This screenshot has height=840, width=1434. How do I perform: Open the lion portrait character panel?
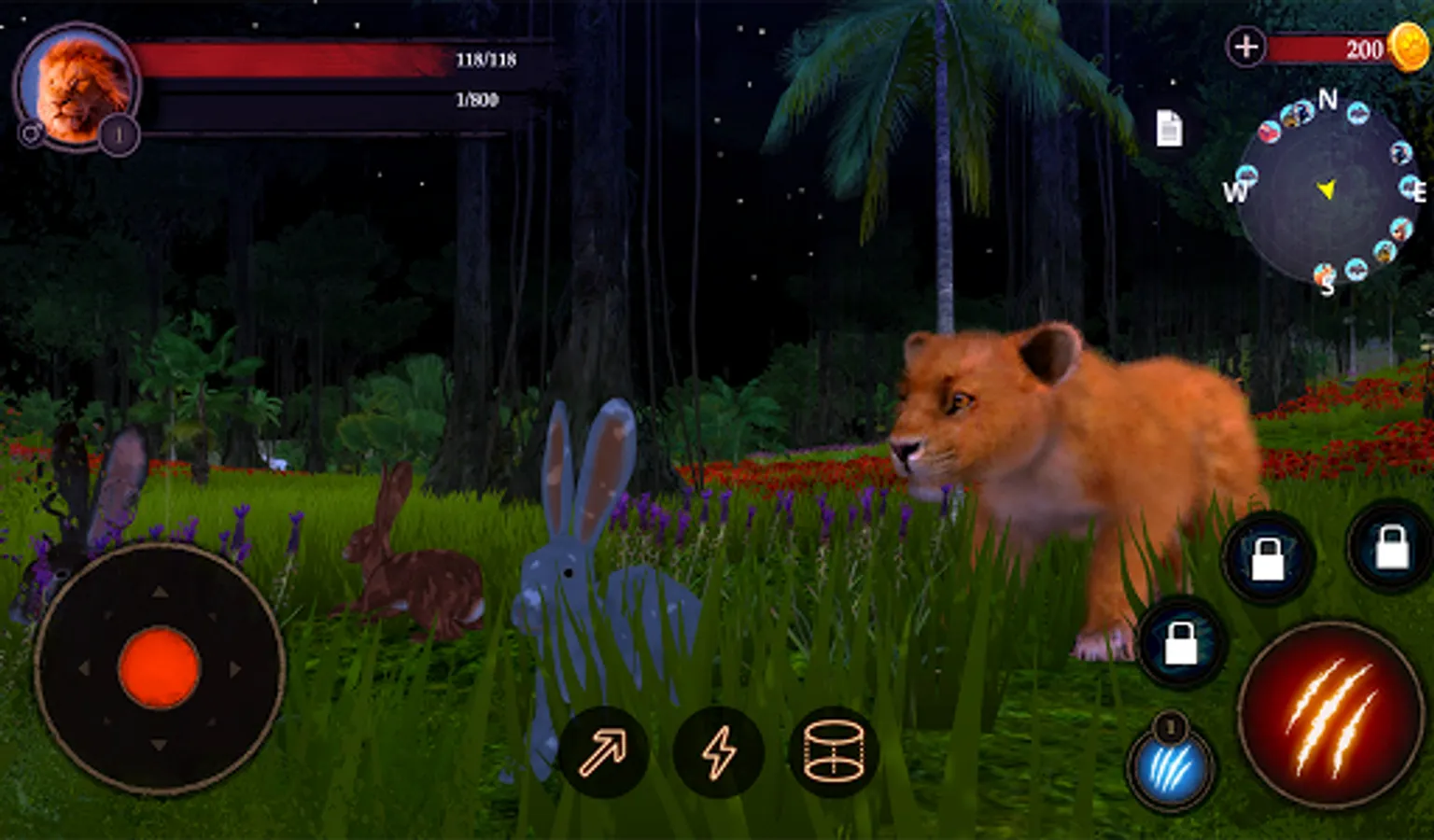click(x=79, y=86)
